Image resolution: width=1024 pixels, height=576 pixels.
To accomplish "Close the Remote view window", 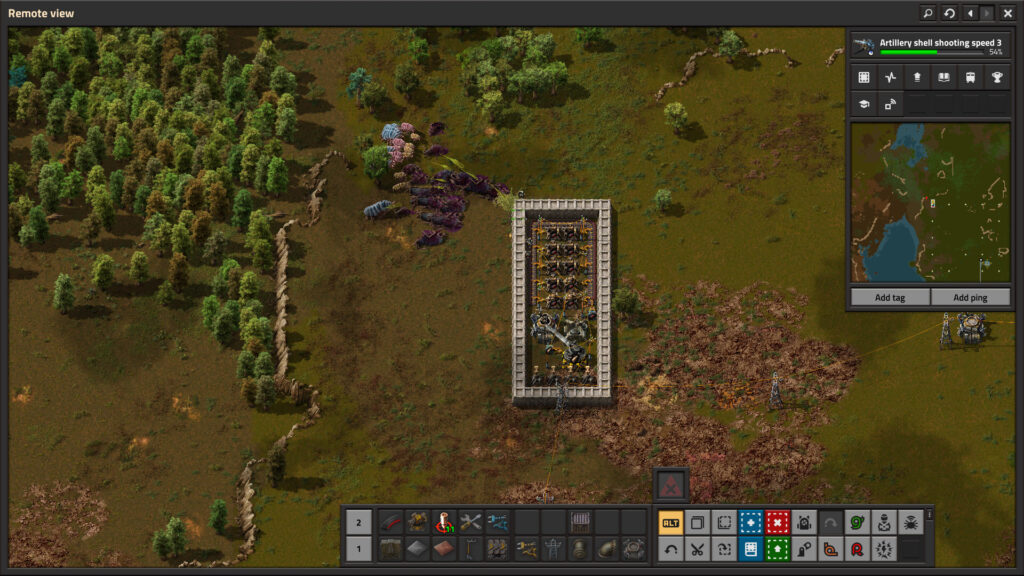I will pos(1007,13).
